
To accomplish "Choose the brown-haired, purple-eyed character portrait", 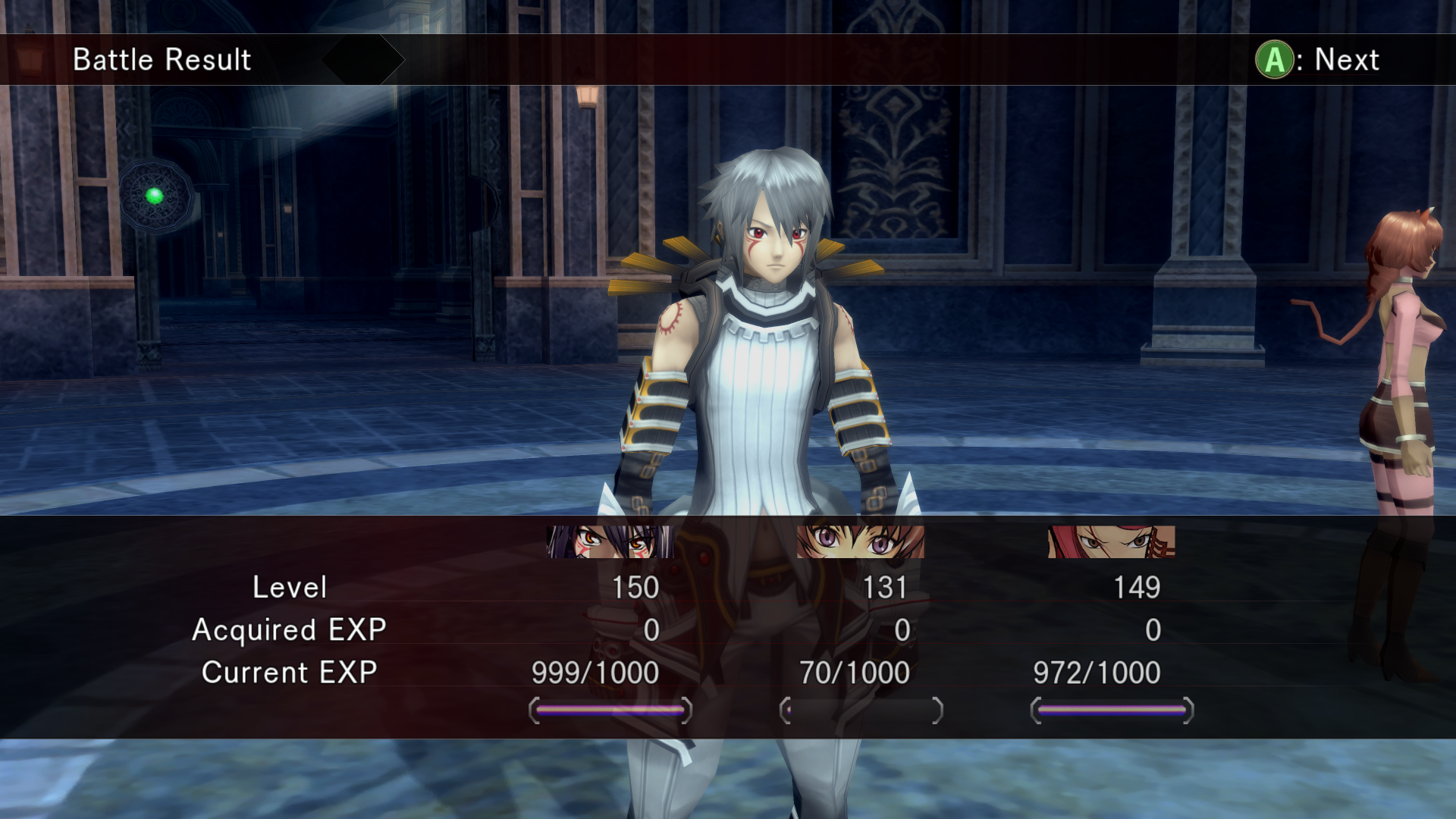I will pyautogui.click(x=861, y=541).
